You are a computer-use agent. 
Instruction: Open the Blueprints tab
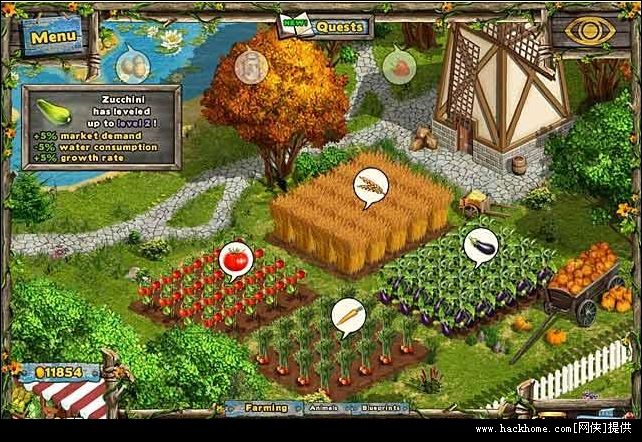(380, 408)
